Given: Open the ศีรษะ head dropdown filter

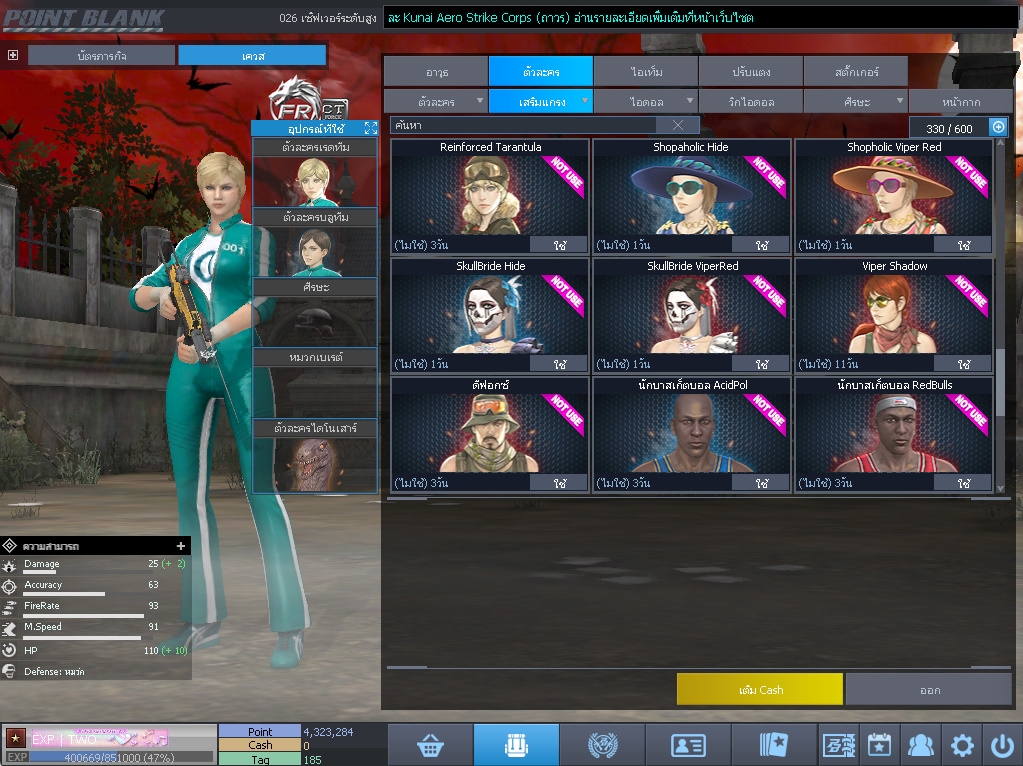Looking at the screenshot, I should [856, 102].
